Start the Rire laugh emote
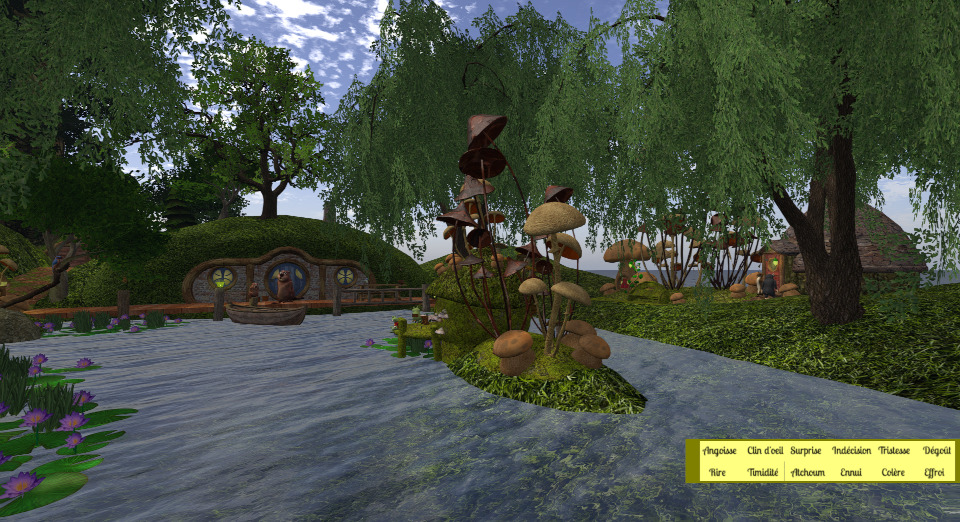The width and height of the screenshot is (960, 522). point(717,472)
